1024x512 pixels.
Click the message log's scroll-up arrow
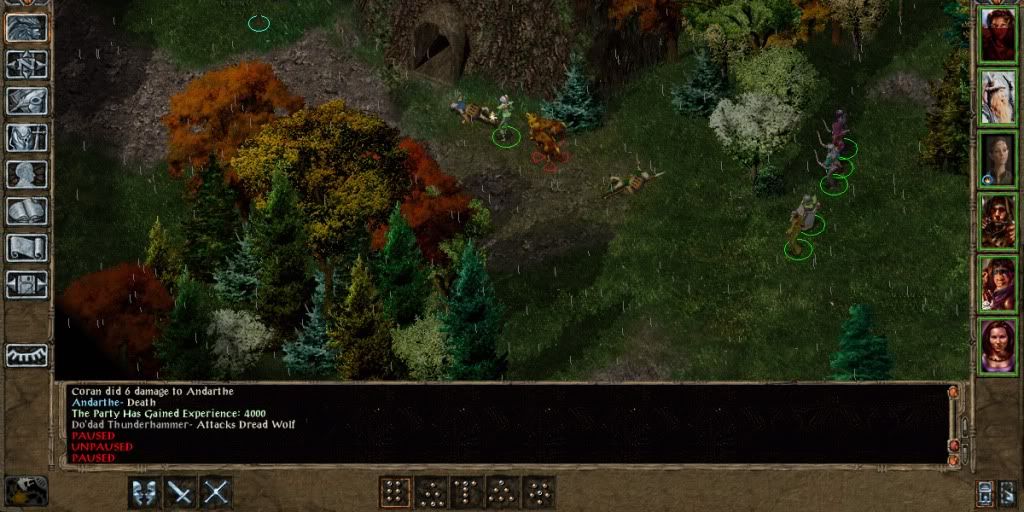(x=954, y=393)
